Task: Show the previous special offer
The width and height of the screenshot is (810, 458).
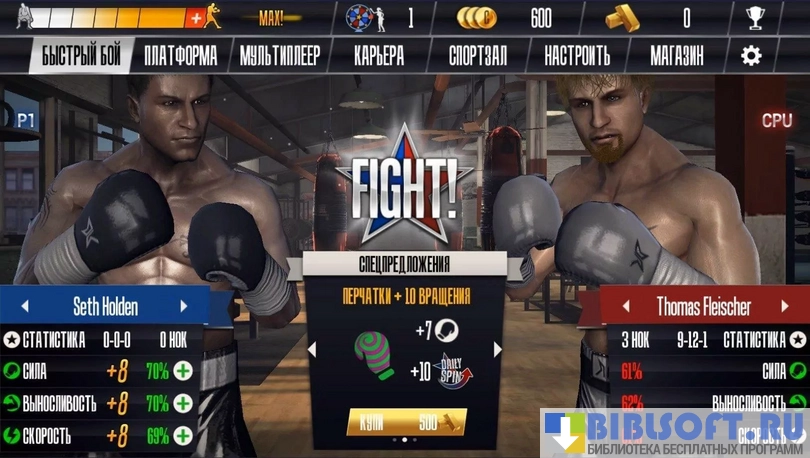Action: pyautogui.click(x=311, y=349)
